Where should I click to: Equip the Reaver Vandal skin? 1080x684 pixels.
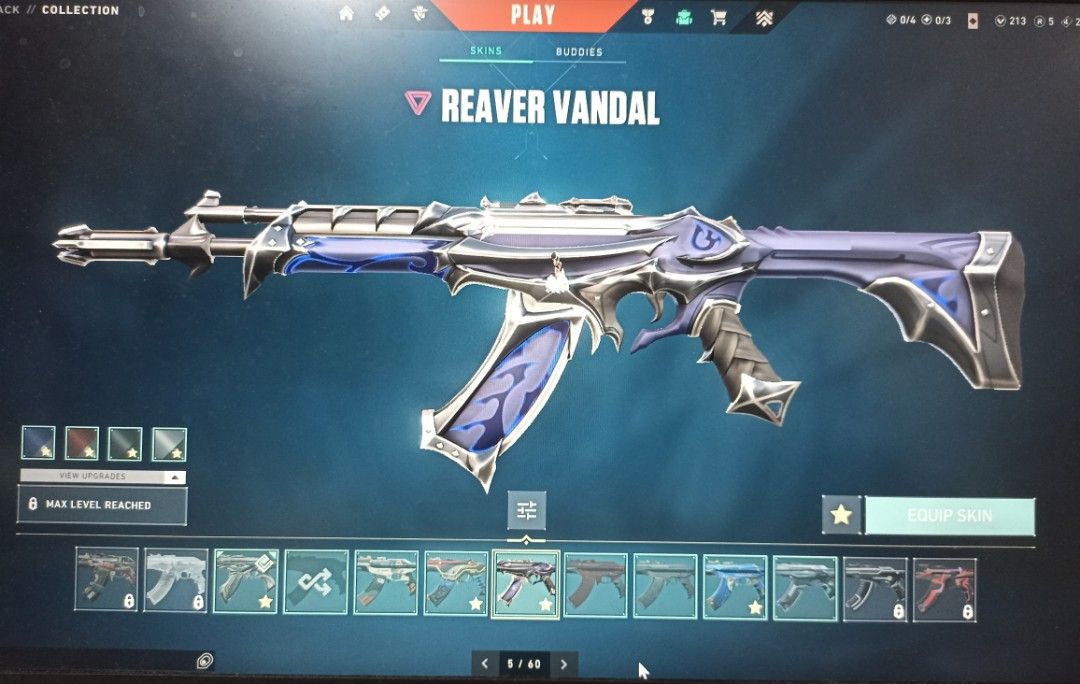pos(949,516)
